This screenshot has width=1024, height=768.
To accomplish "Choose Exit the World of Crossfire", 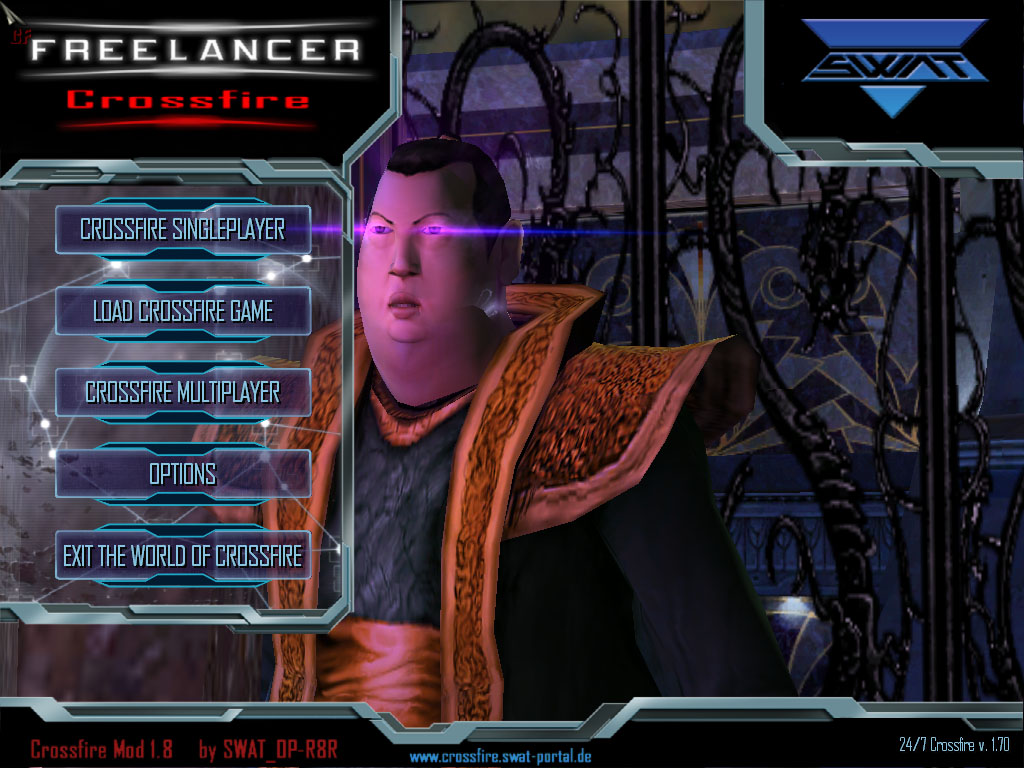I will tap(182, 555).
